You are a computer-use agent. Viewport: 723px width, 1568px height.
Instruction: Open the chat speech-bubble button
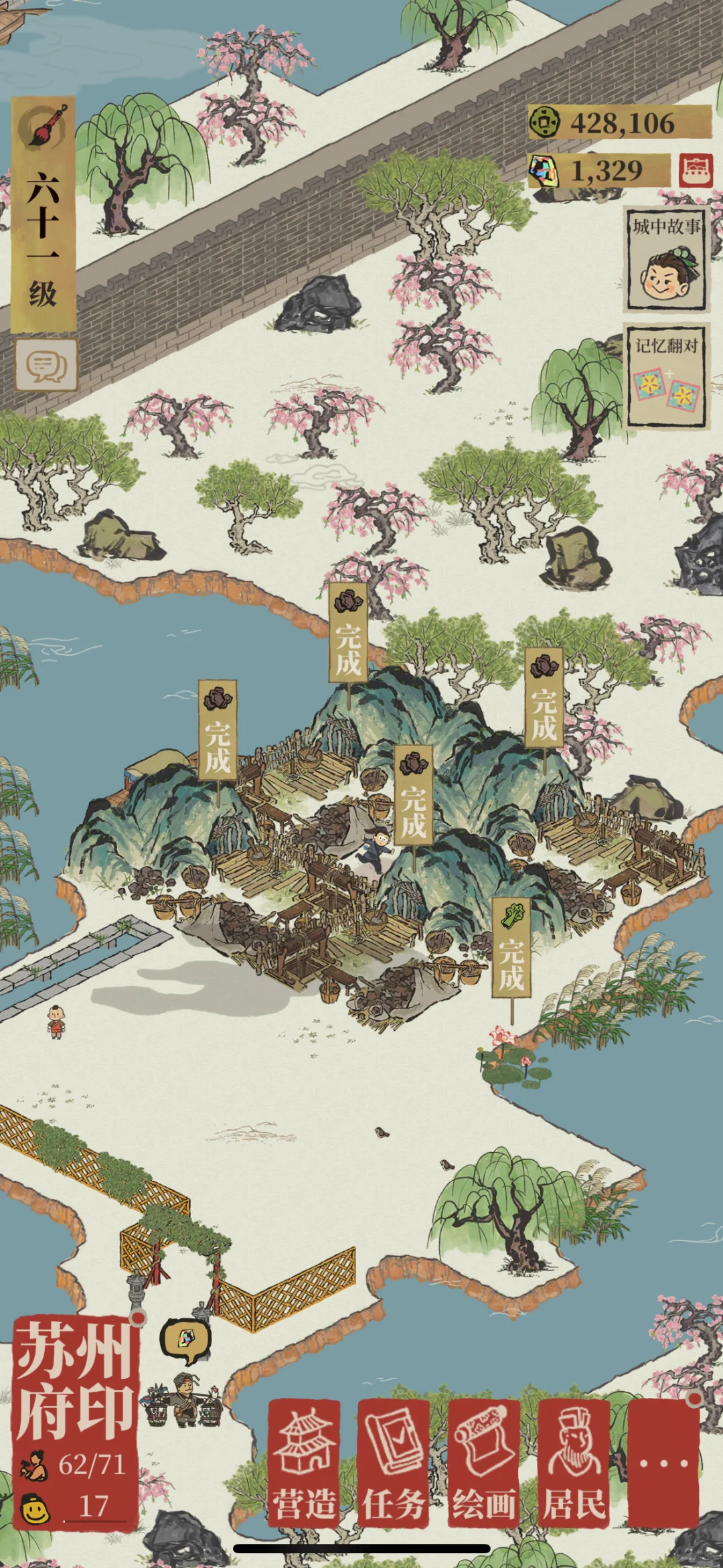[x=46, y=366]
